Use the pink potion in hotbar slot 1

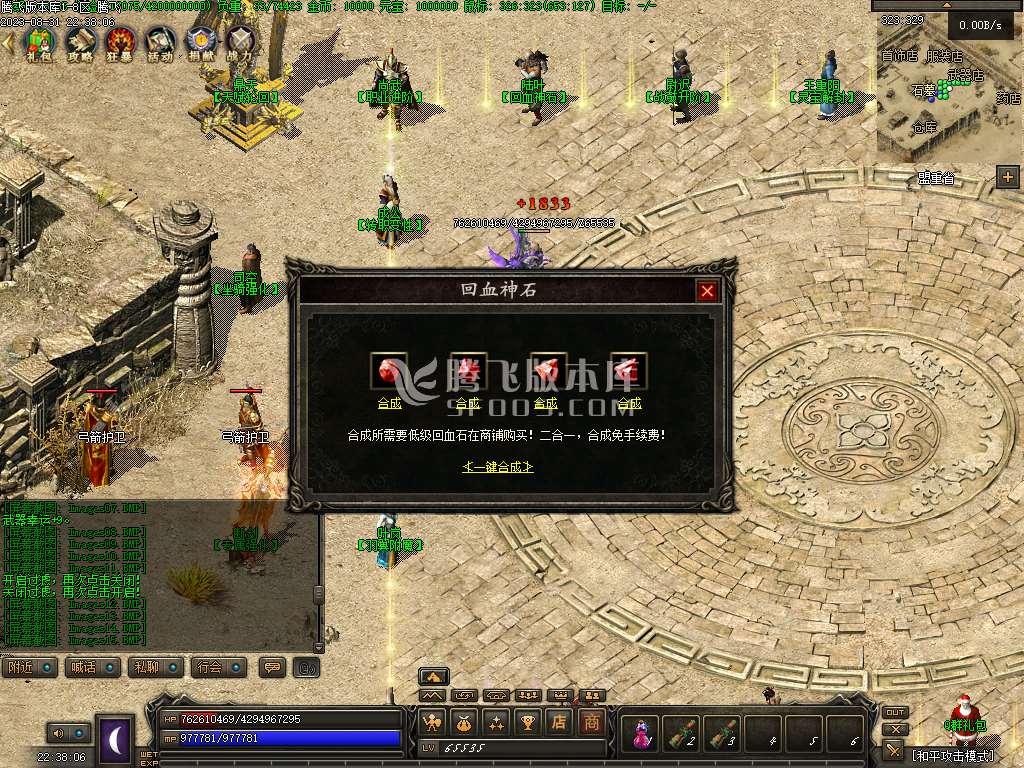click(638, 735)
